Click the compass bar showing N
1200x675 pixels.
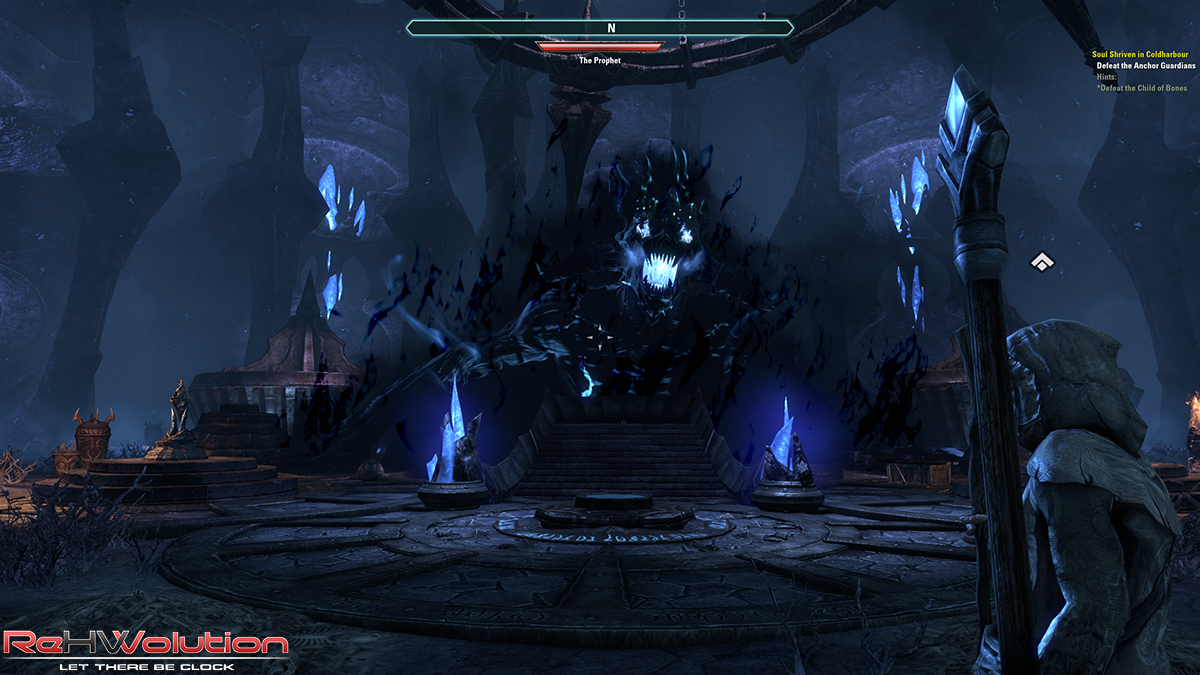pyautogui.click(x=600, y=28)
